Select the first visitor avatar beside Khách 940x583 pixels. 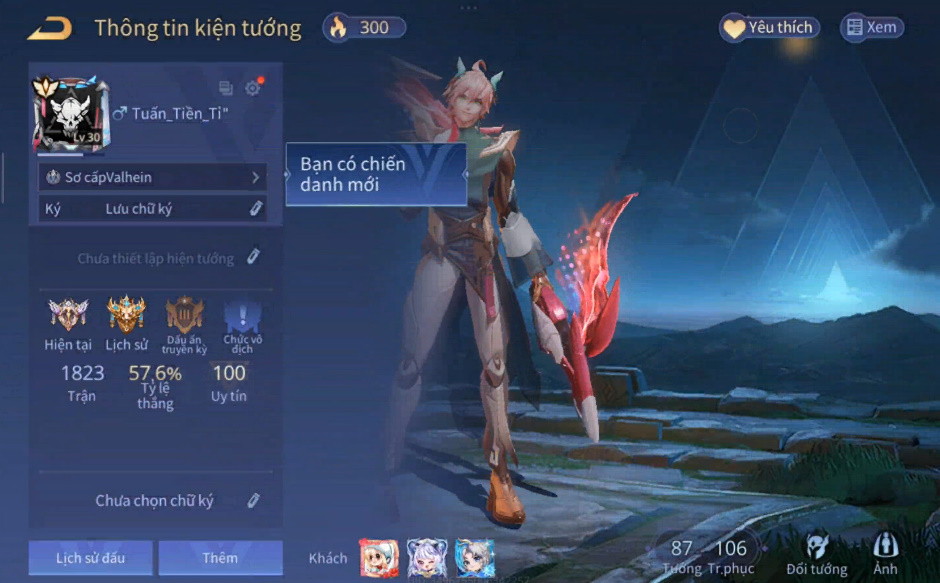[379, 558]
